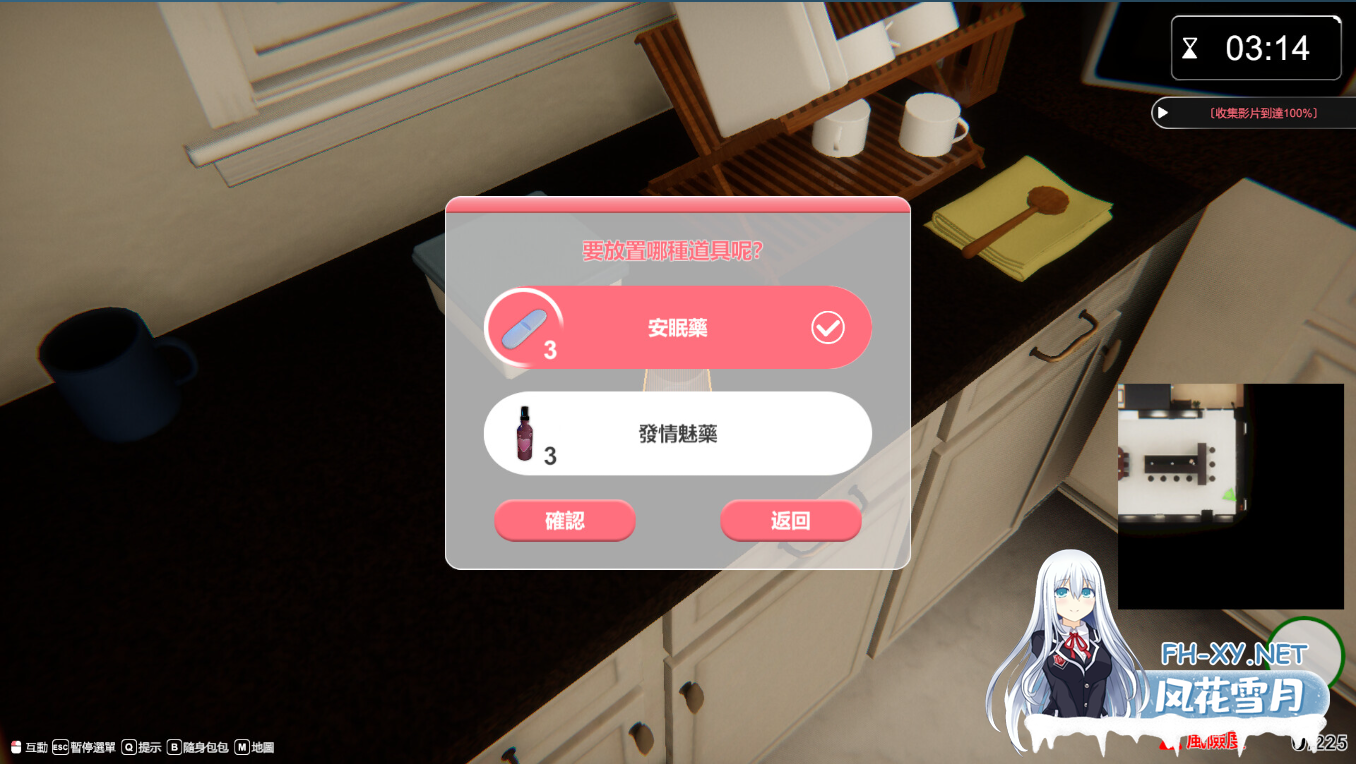Select the 發情魅藥 item option
The height and width of the screenshot is (764, 1356).
tap(677, 433)
